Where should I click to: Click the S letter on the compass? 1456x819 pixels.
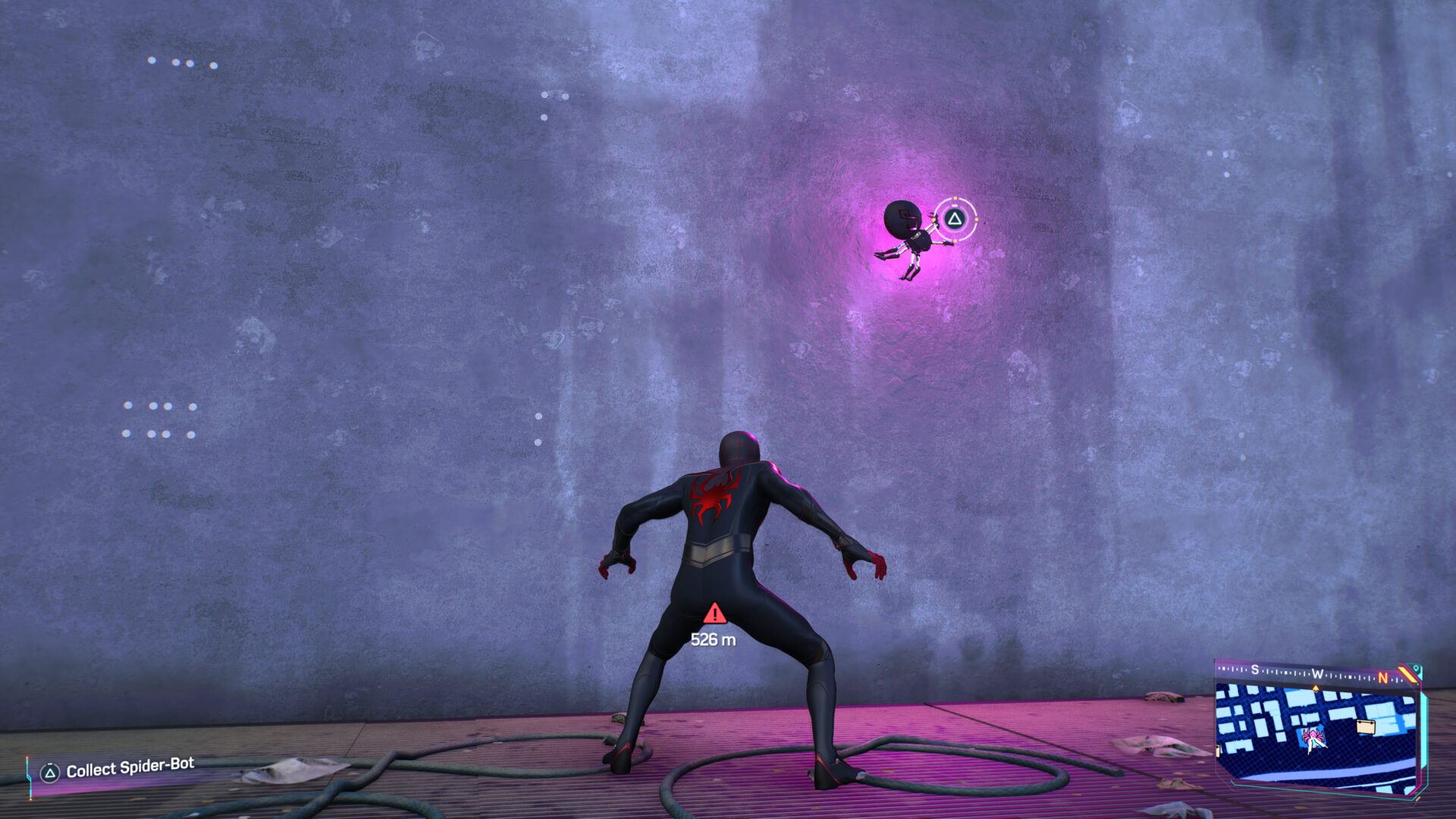[x=1254, y=670]
